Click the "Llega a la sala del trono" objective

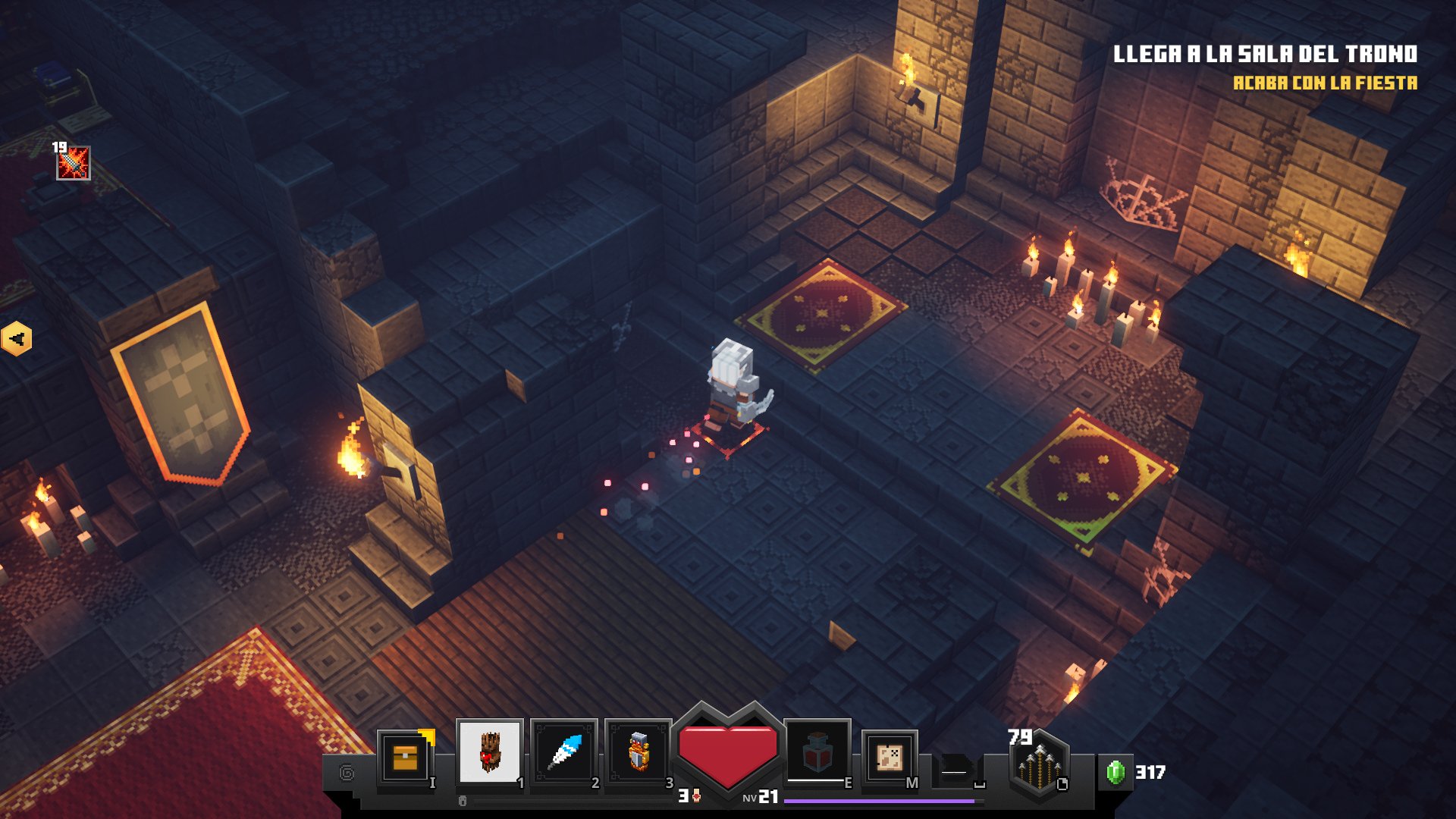(1265, 55)
